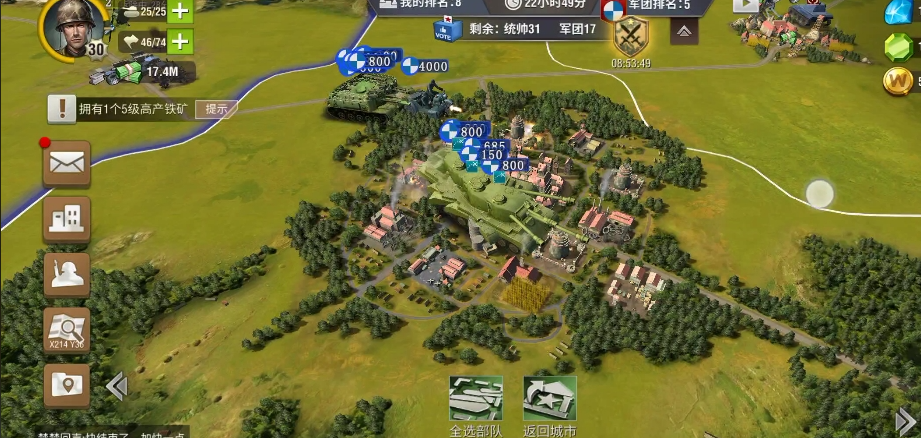Open the city buildings menu icon
This screenshot has height=438, width=921.
click(67, 218)
